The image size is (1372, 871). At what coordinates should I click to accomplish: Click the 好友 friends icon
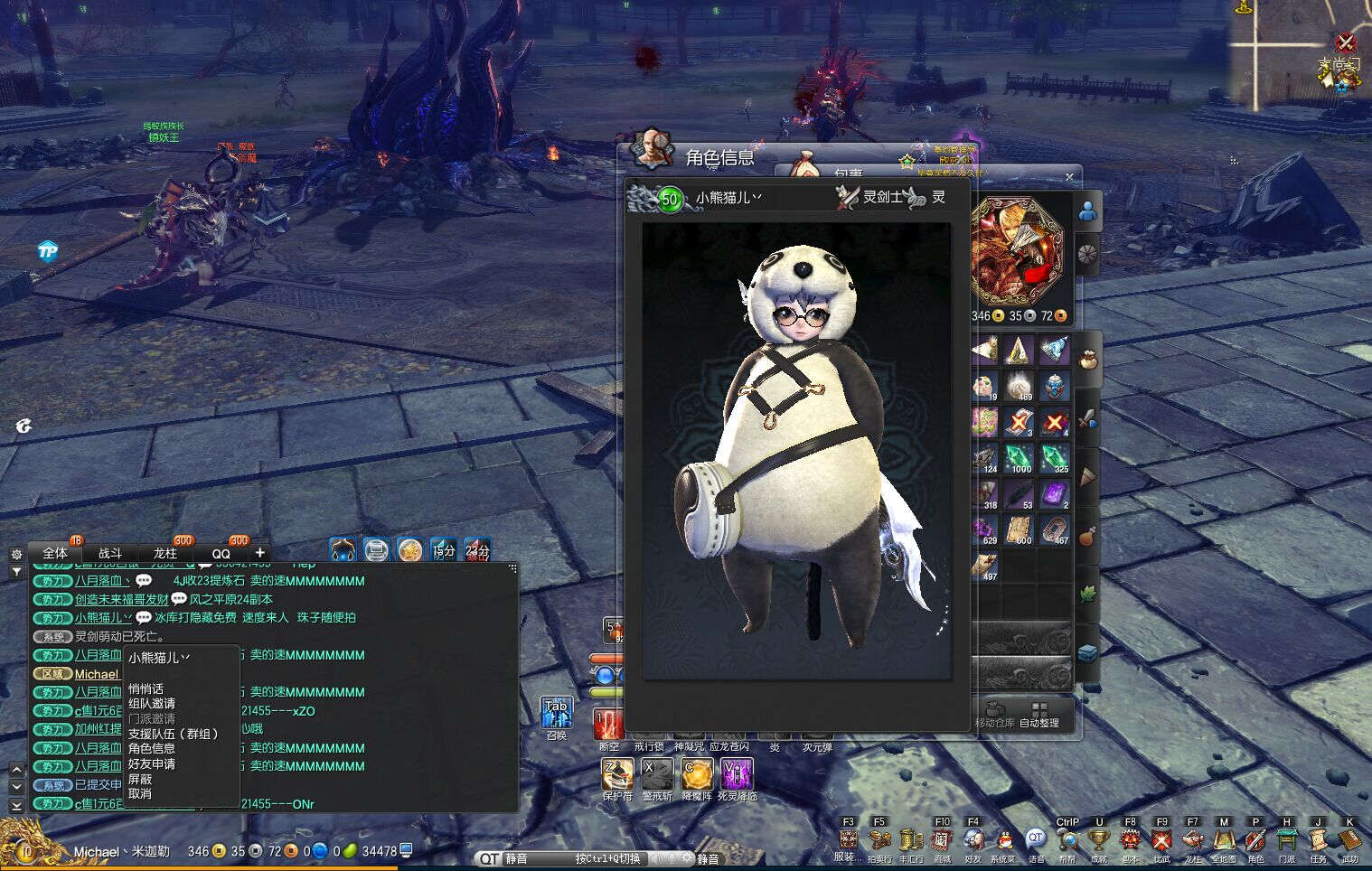(973, 842)
